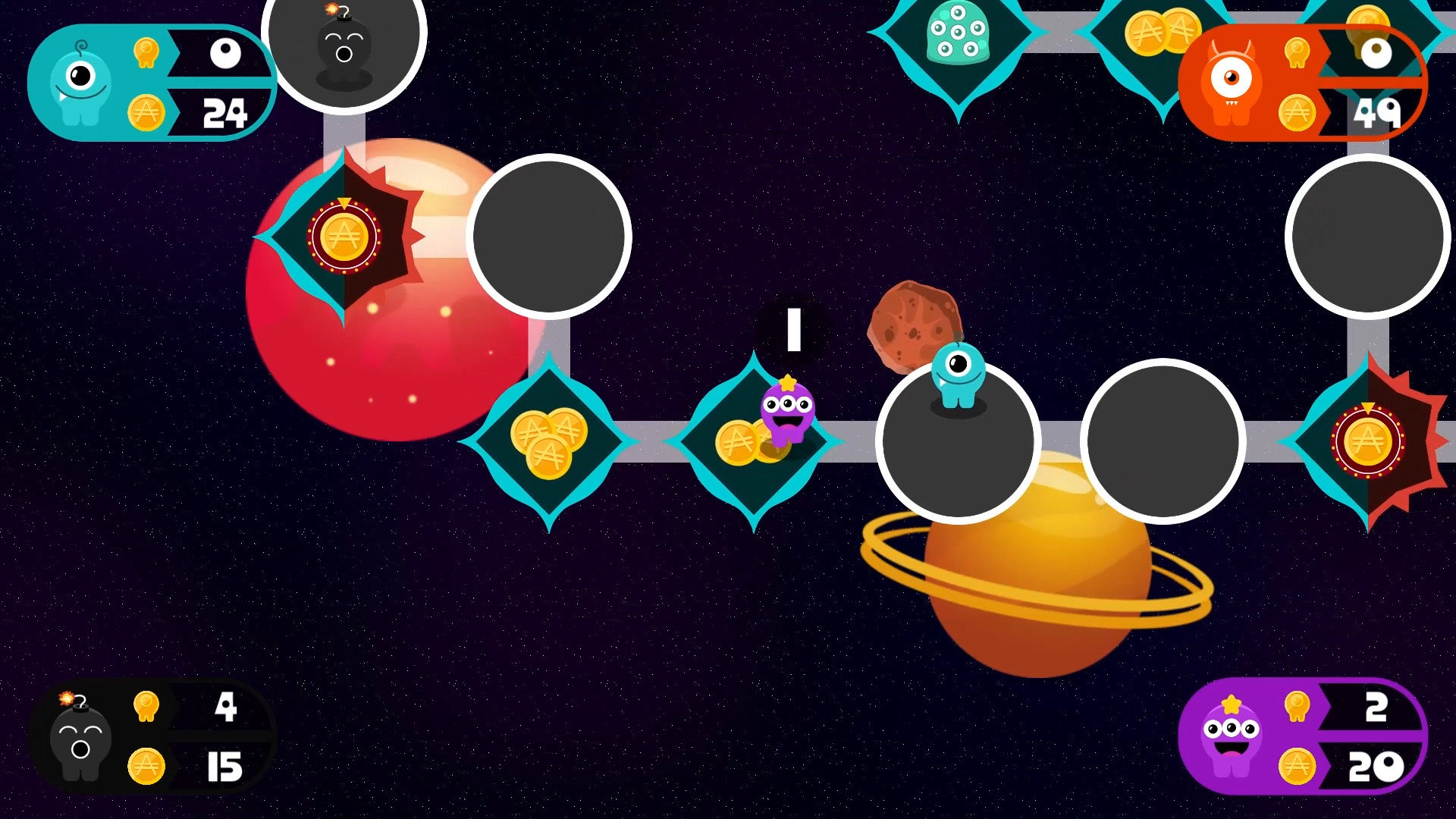
Task: Open the teal player's star count display
Action: click(x=226, y=53)
